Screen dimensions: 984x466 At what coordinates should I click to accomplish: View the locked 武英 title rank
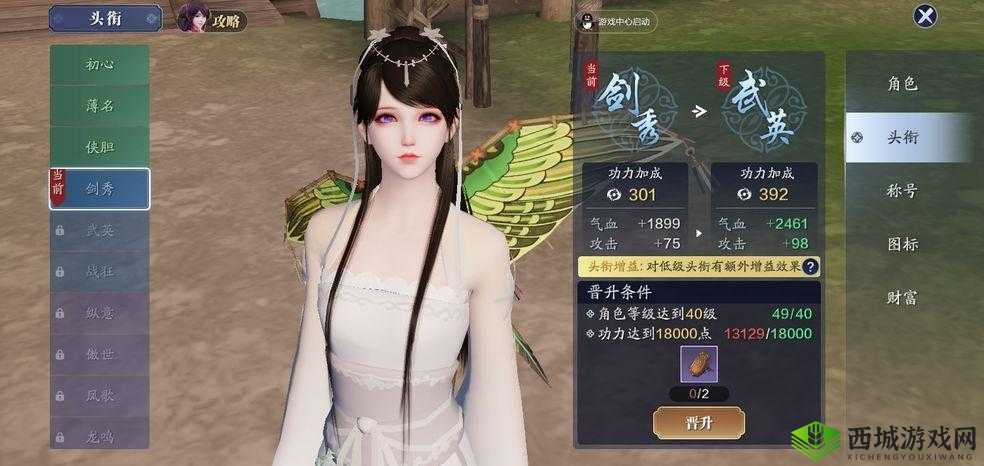(x=100, y=230)
